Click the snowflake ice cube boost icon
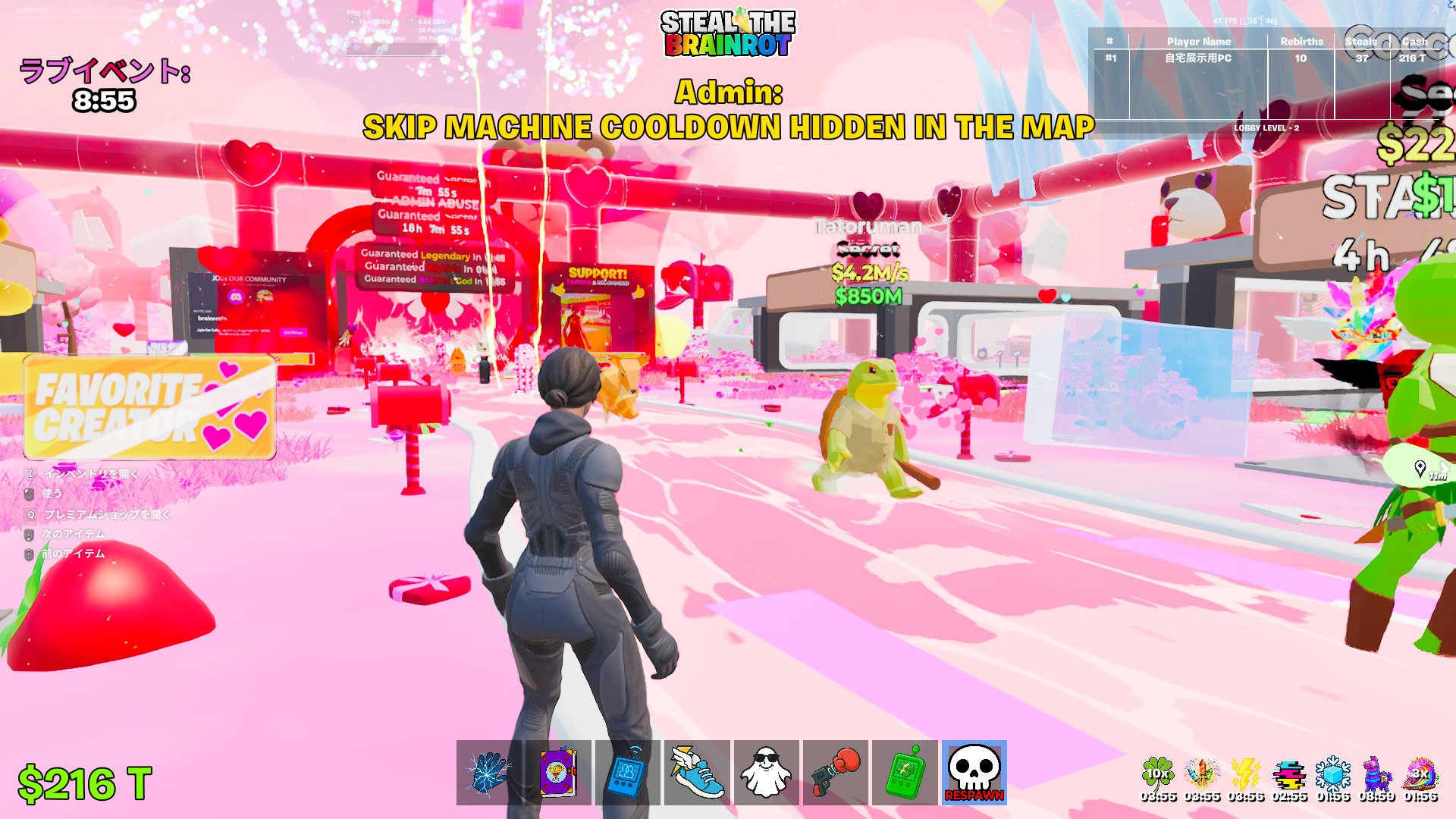 point(1333,774)
